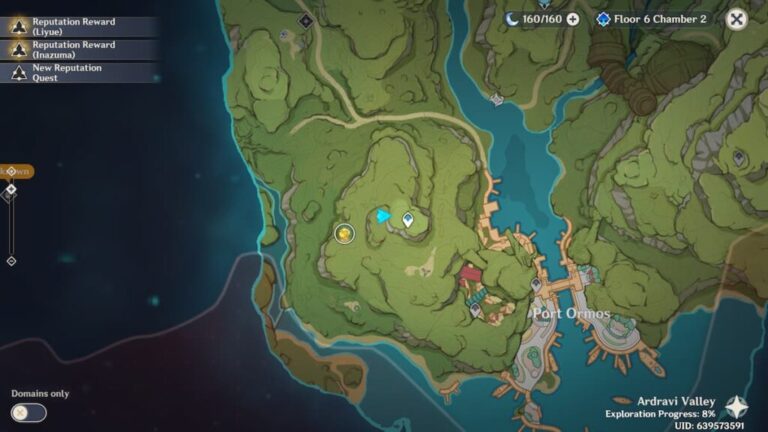Click the teleport waypoint near the player arrow
The width and height of the screenshot is (768, 432).
[x=408, y=219]
